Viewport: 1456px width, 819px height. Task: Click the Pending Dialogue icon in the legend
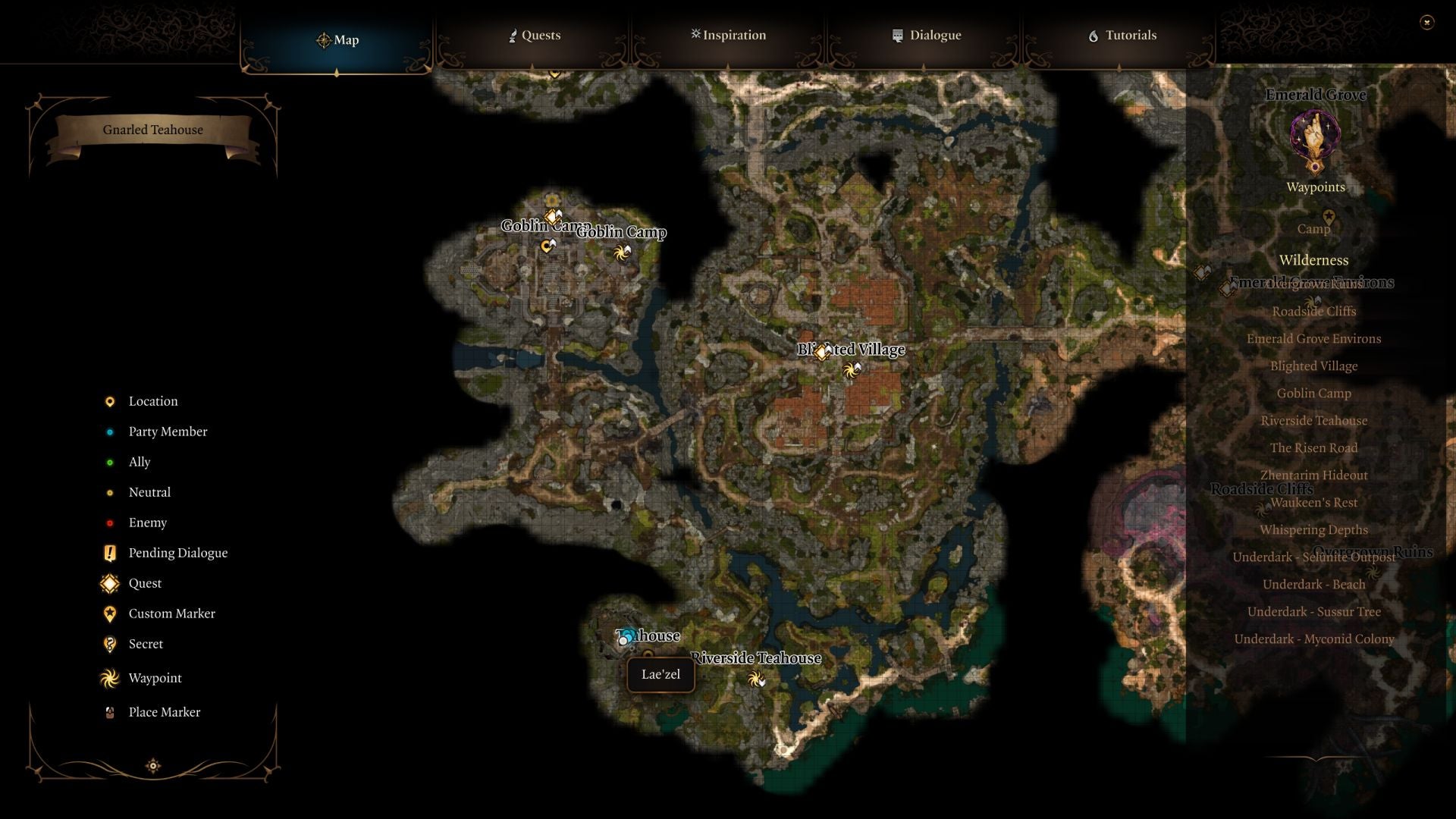[108, 553]
